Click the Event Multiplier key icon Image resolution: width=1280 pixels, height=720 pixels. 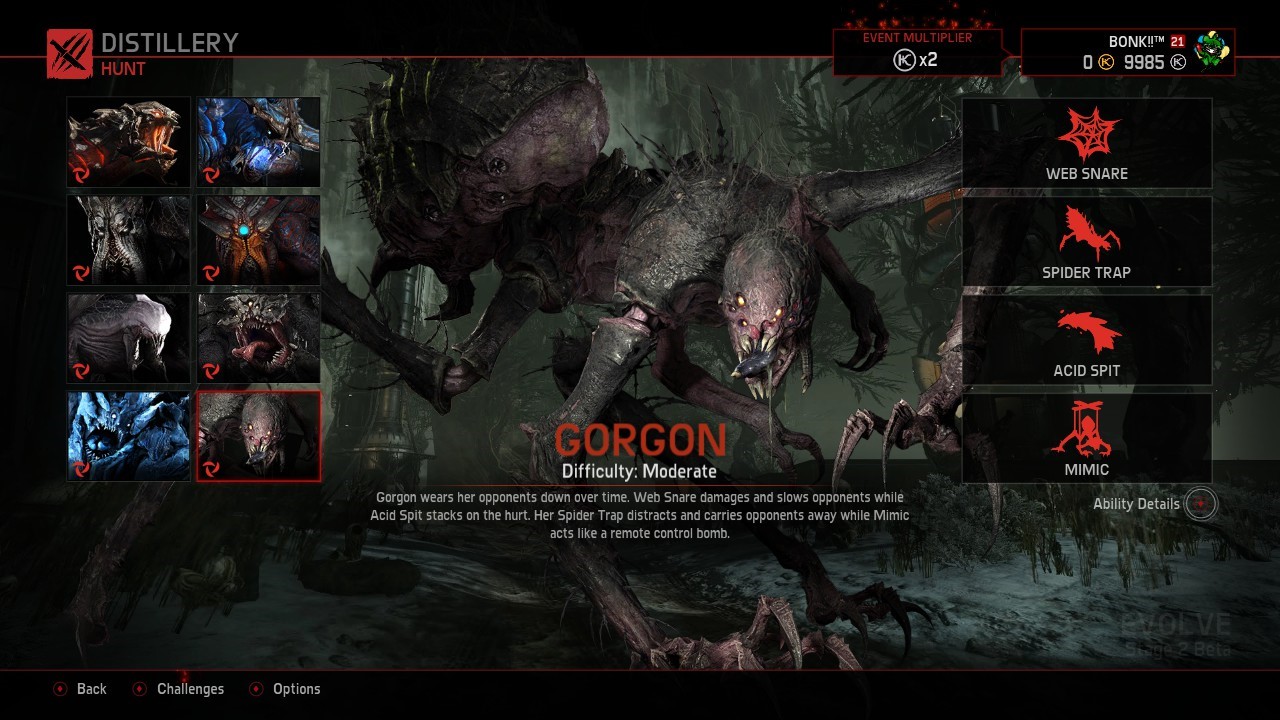point(905,58)
